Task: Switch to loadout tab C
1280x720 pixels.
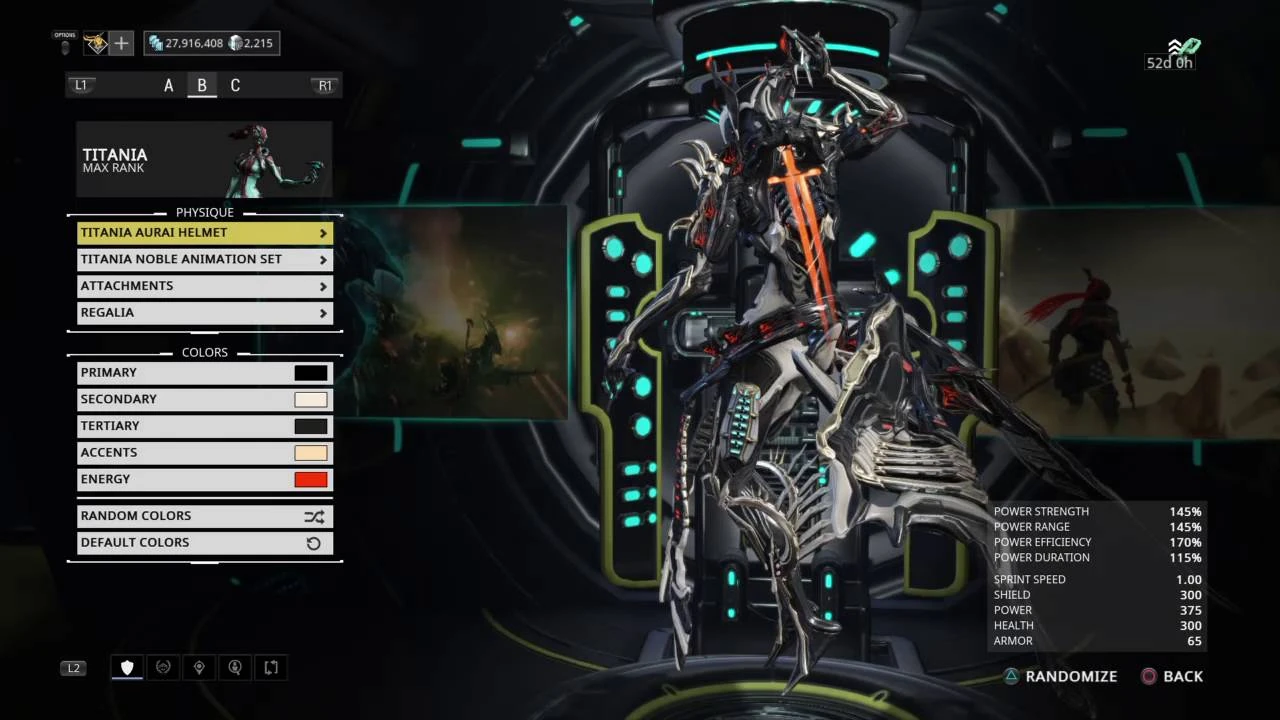Action: click(x=235, y=85)
